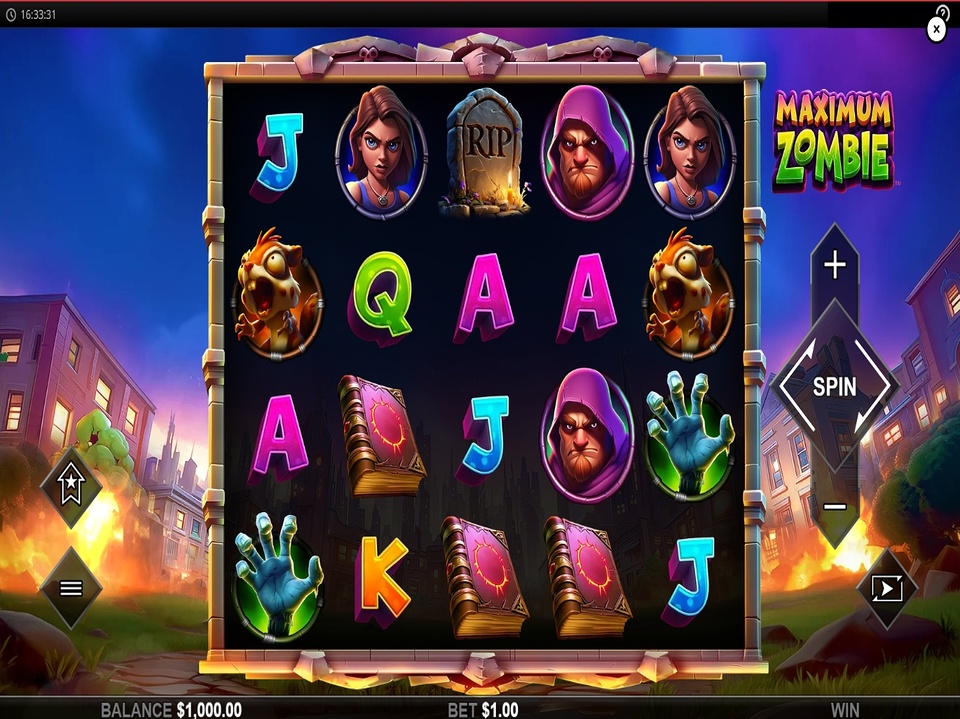Screen dimensions: 960x719
Task: Open the hamburger menu
Action: click(70, 588)
